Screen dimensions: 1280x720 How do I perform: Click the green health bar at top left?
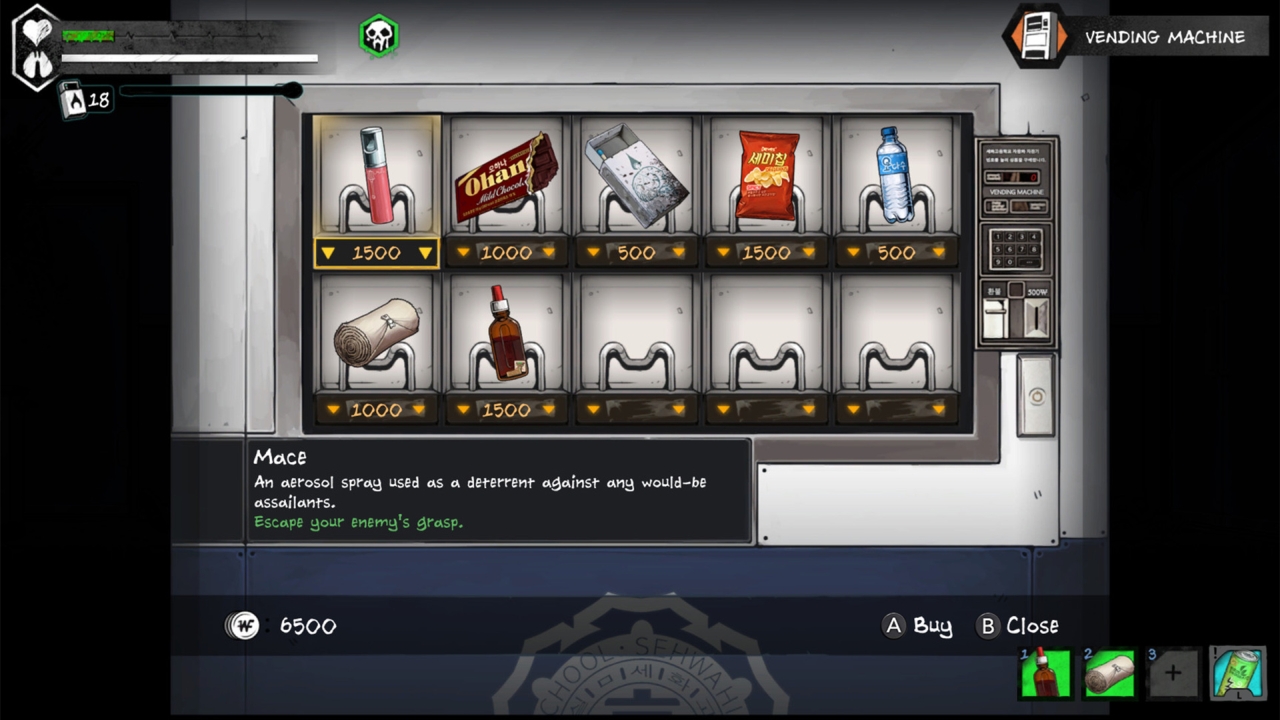click(88, 36)
